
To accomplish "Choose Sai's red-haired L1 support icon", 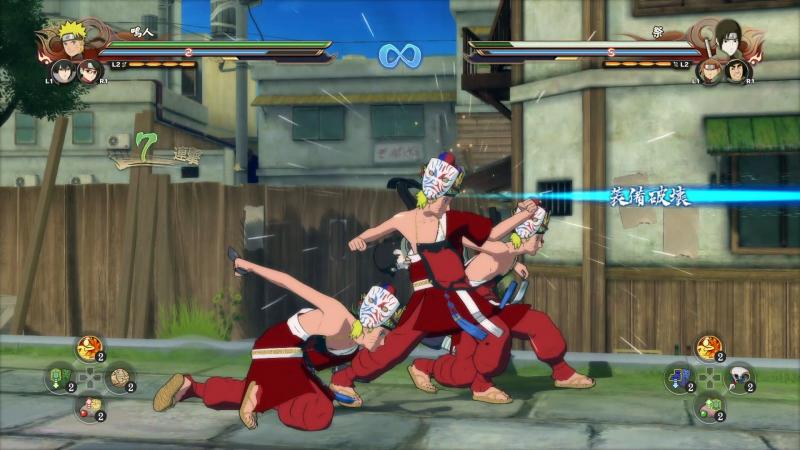I will click(x=709, y=72).
